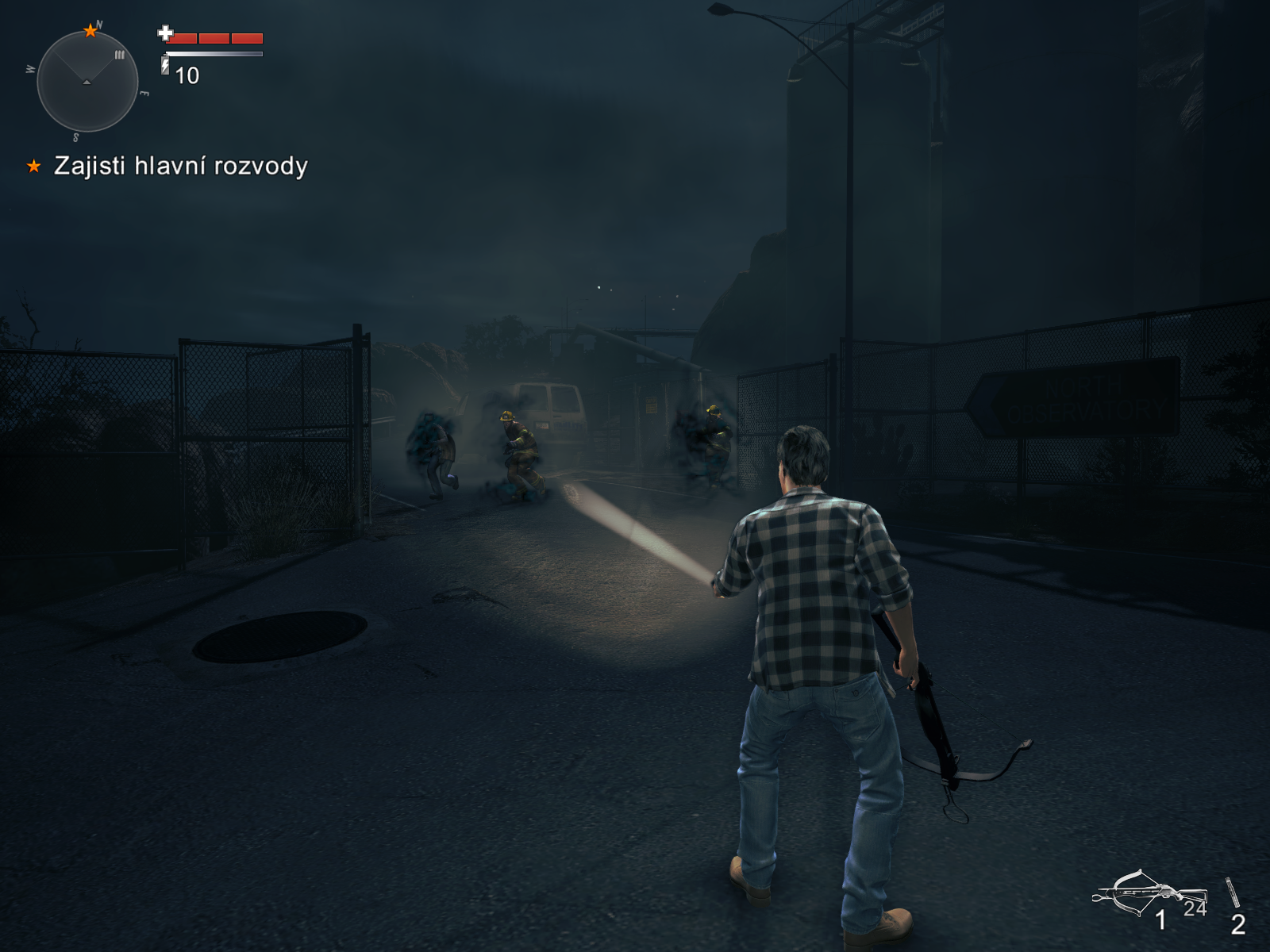Click the orange star objective marker on compass

click(90, 31)
